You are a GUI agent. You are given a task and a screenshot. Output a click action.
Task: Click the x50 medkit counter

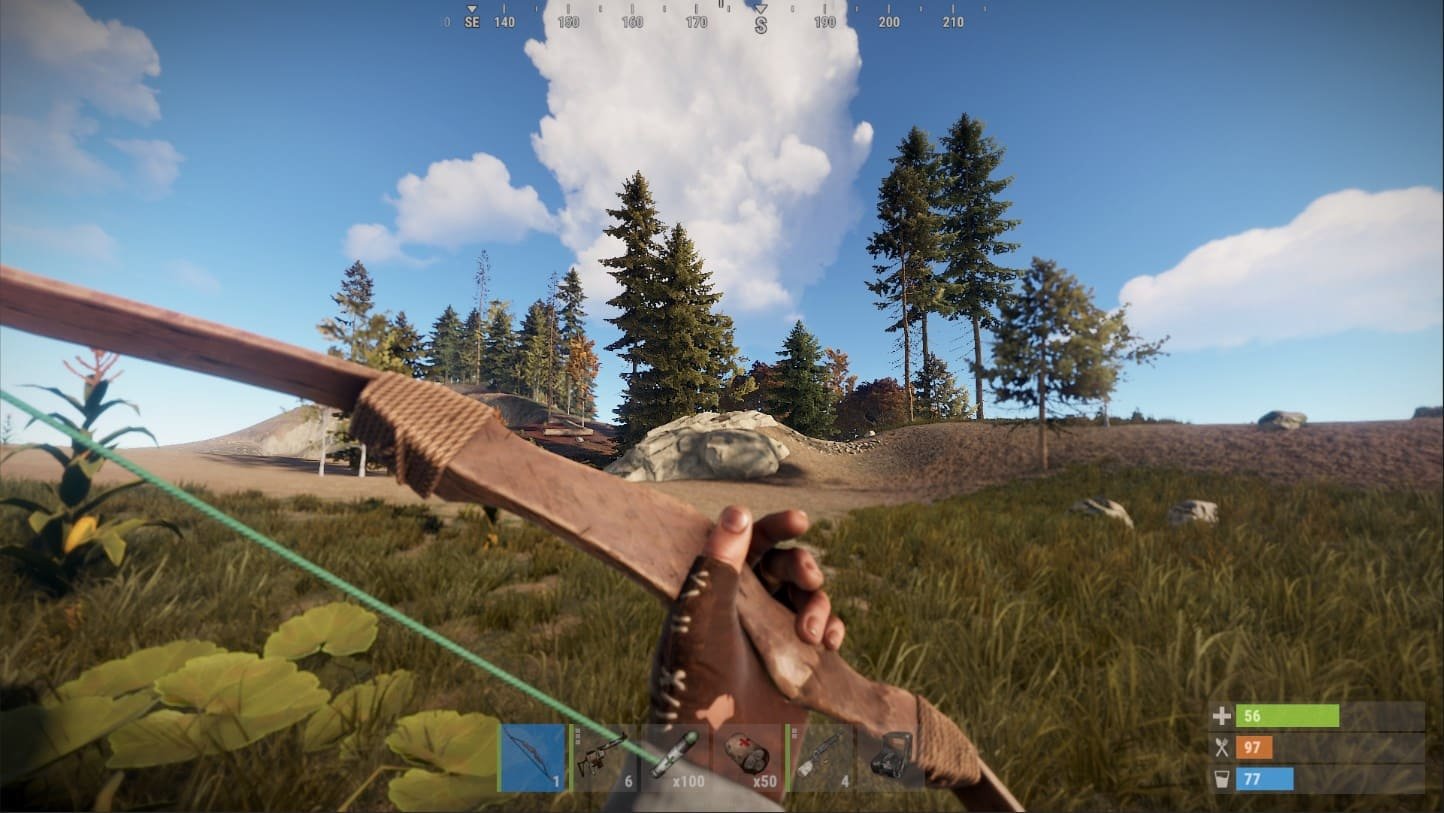[765, 780]
